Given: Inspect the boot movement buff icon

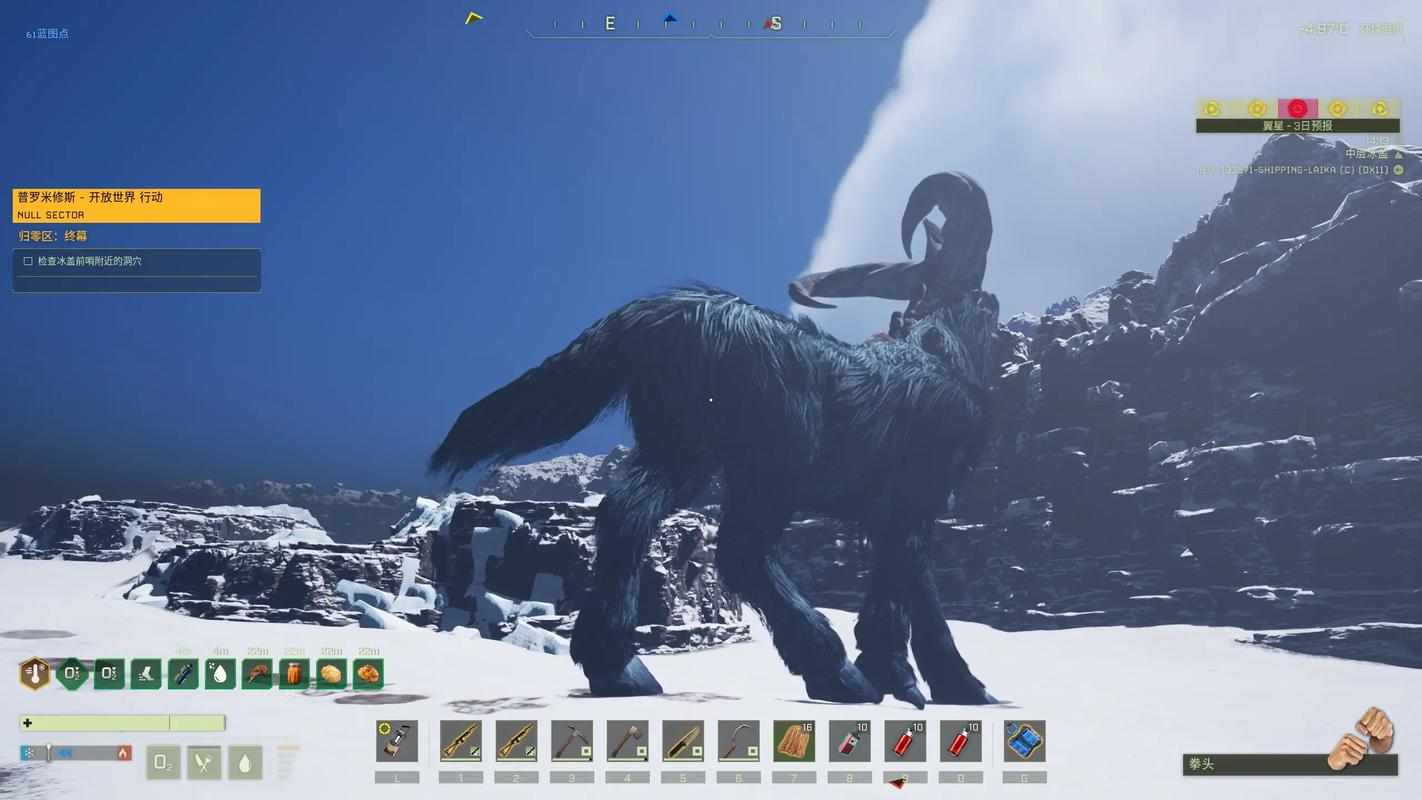Looking at the screenshot, I should click(146, 673).
